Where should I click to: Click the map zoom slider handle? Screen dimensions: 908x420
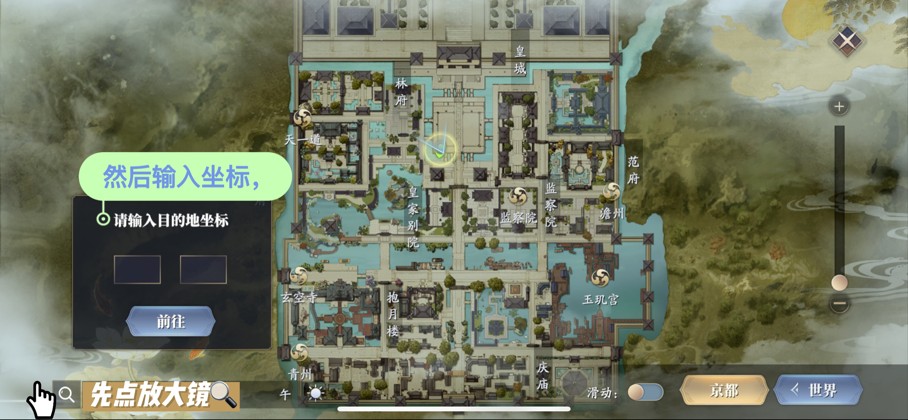840,283
